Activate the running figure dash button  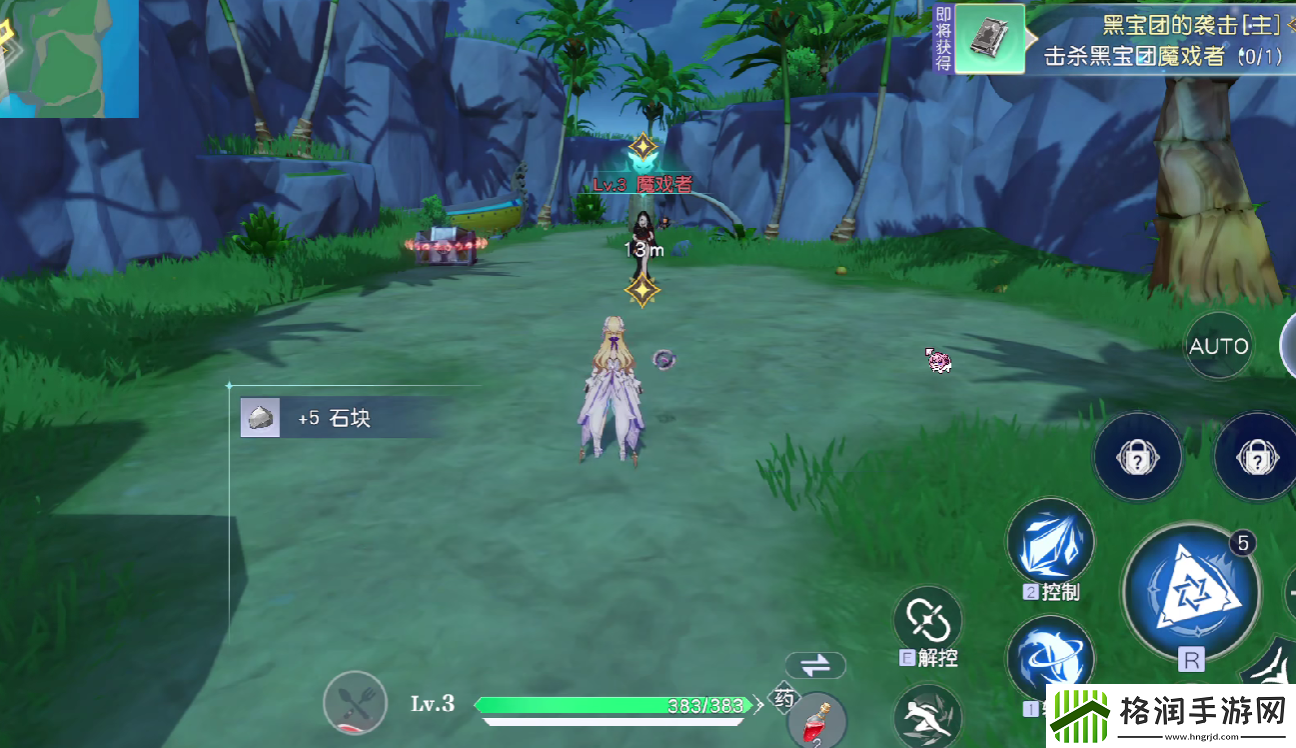(x=926, y=717)
